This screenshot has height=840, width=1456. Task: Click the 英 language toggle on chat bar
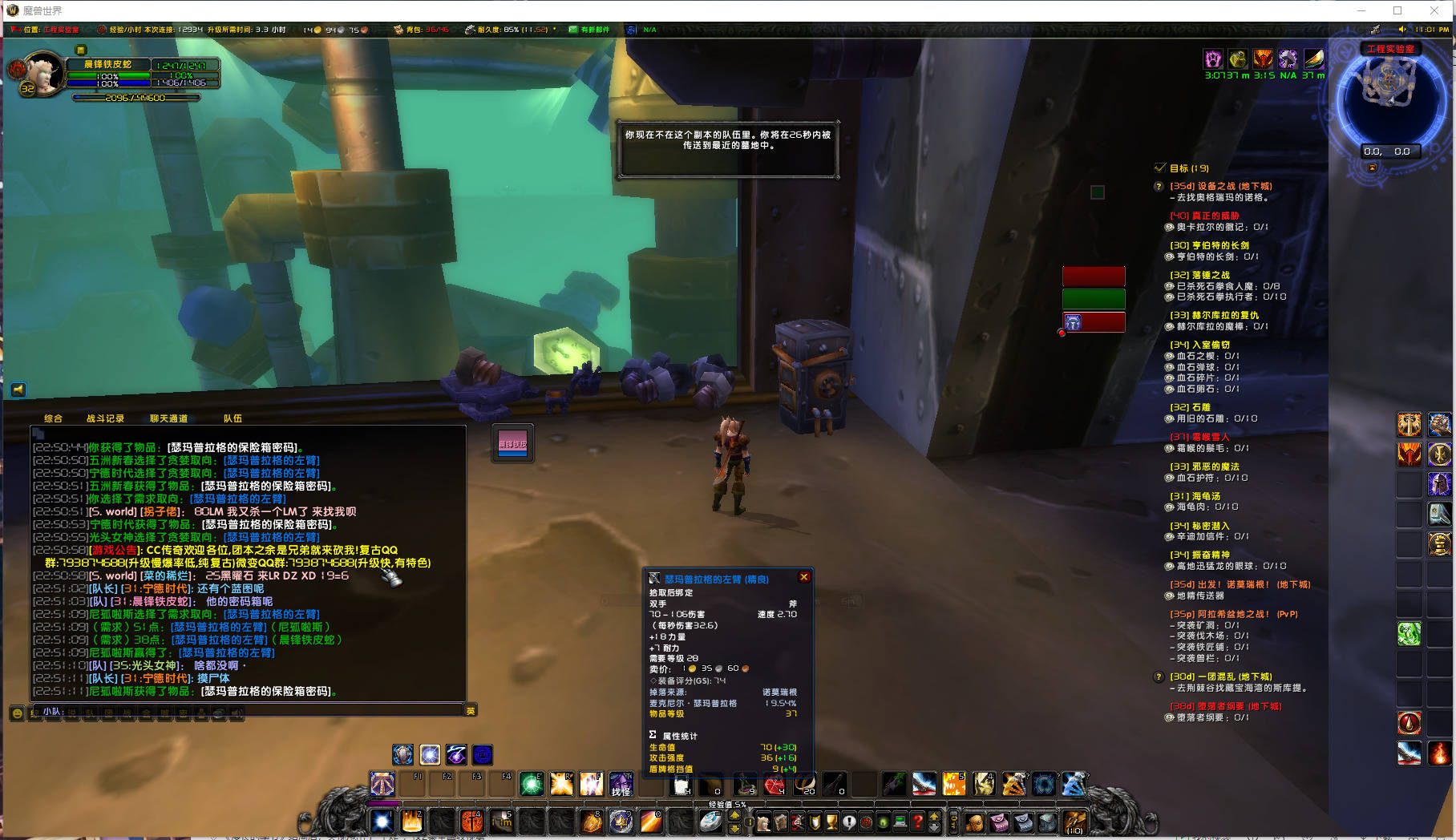[x=469, y=710]
